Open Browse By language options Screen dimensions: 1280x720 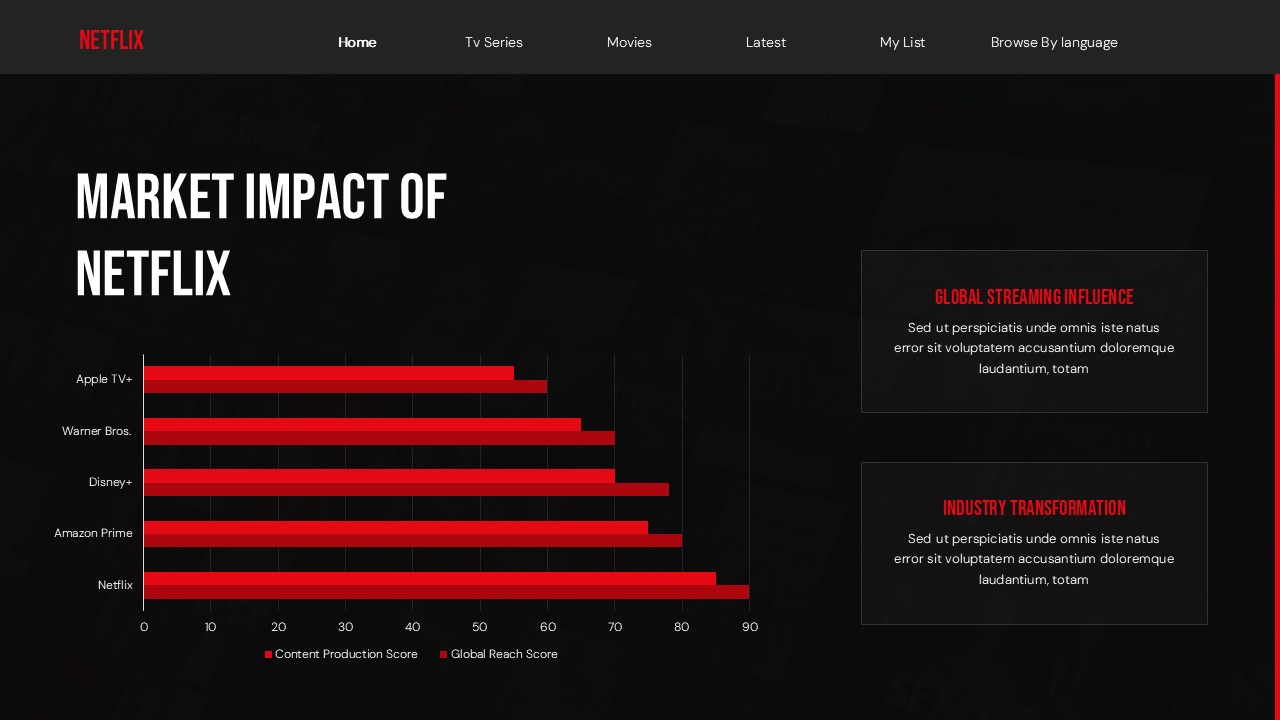pyautogui.click(x=1054, y=42)
